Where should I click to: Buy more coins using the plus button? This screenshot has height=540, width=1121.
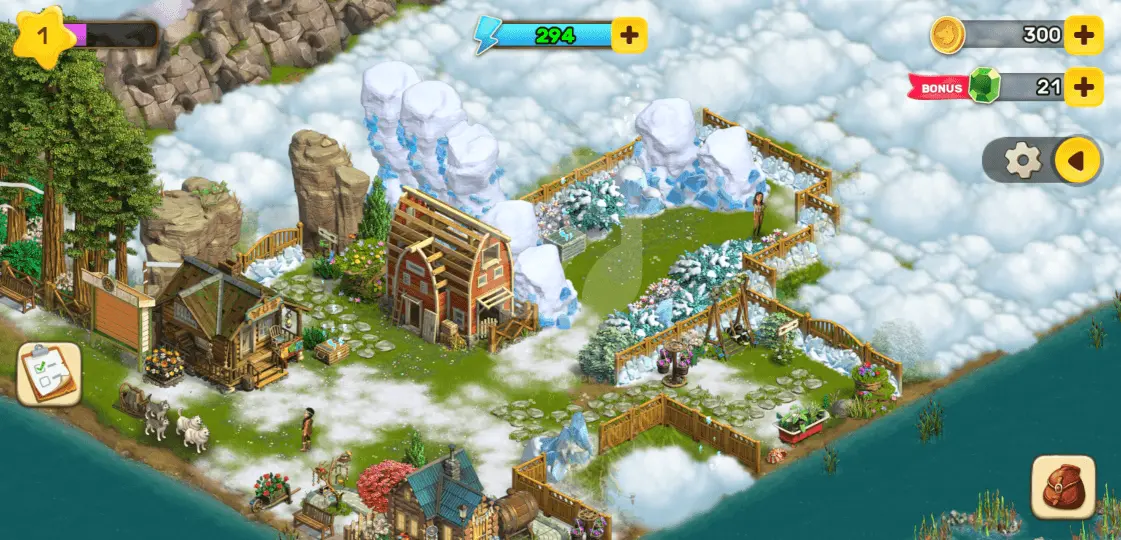click(x=1083, y=36)
